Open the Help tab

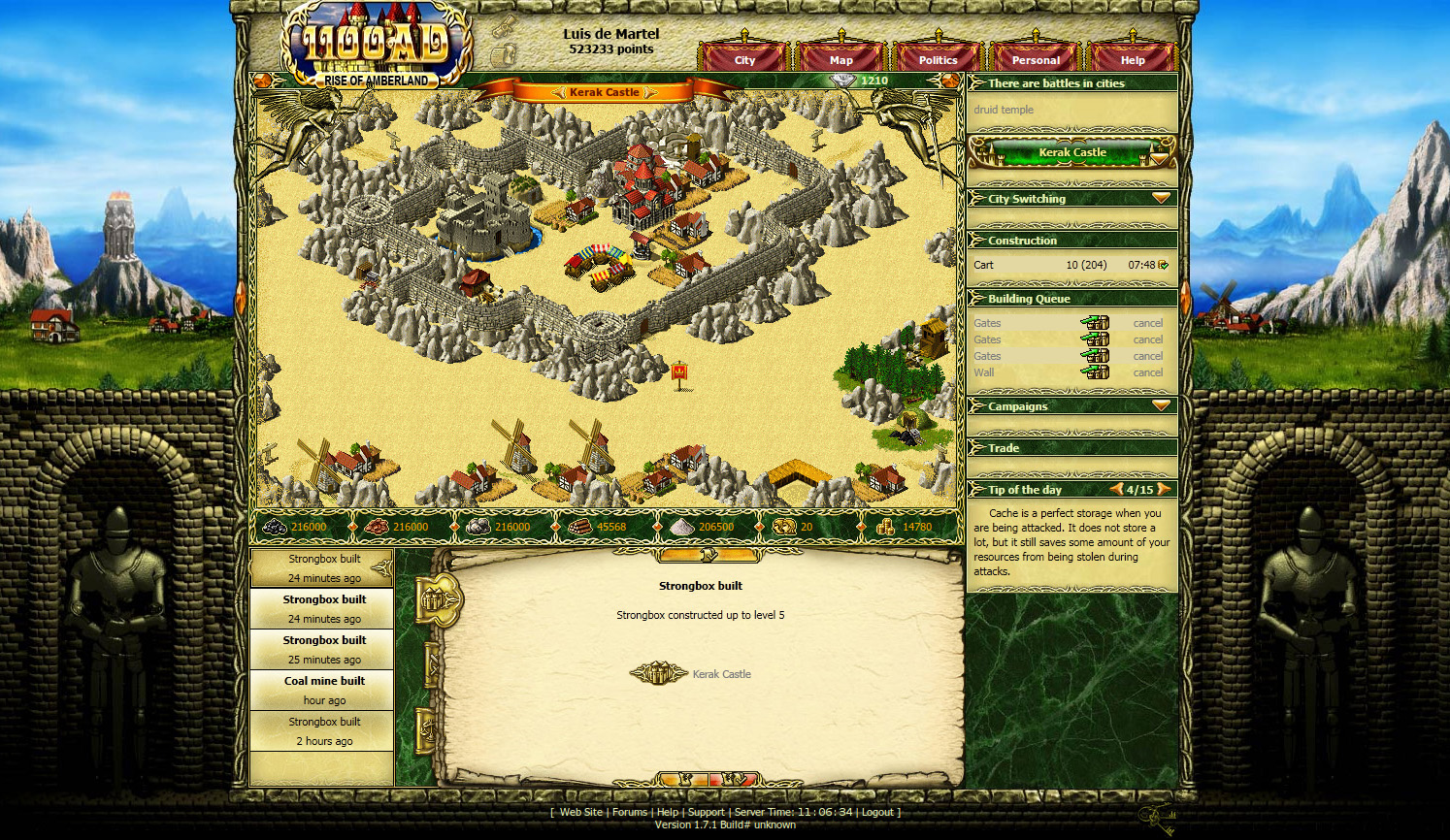click(x=1133, y=59)
